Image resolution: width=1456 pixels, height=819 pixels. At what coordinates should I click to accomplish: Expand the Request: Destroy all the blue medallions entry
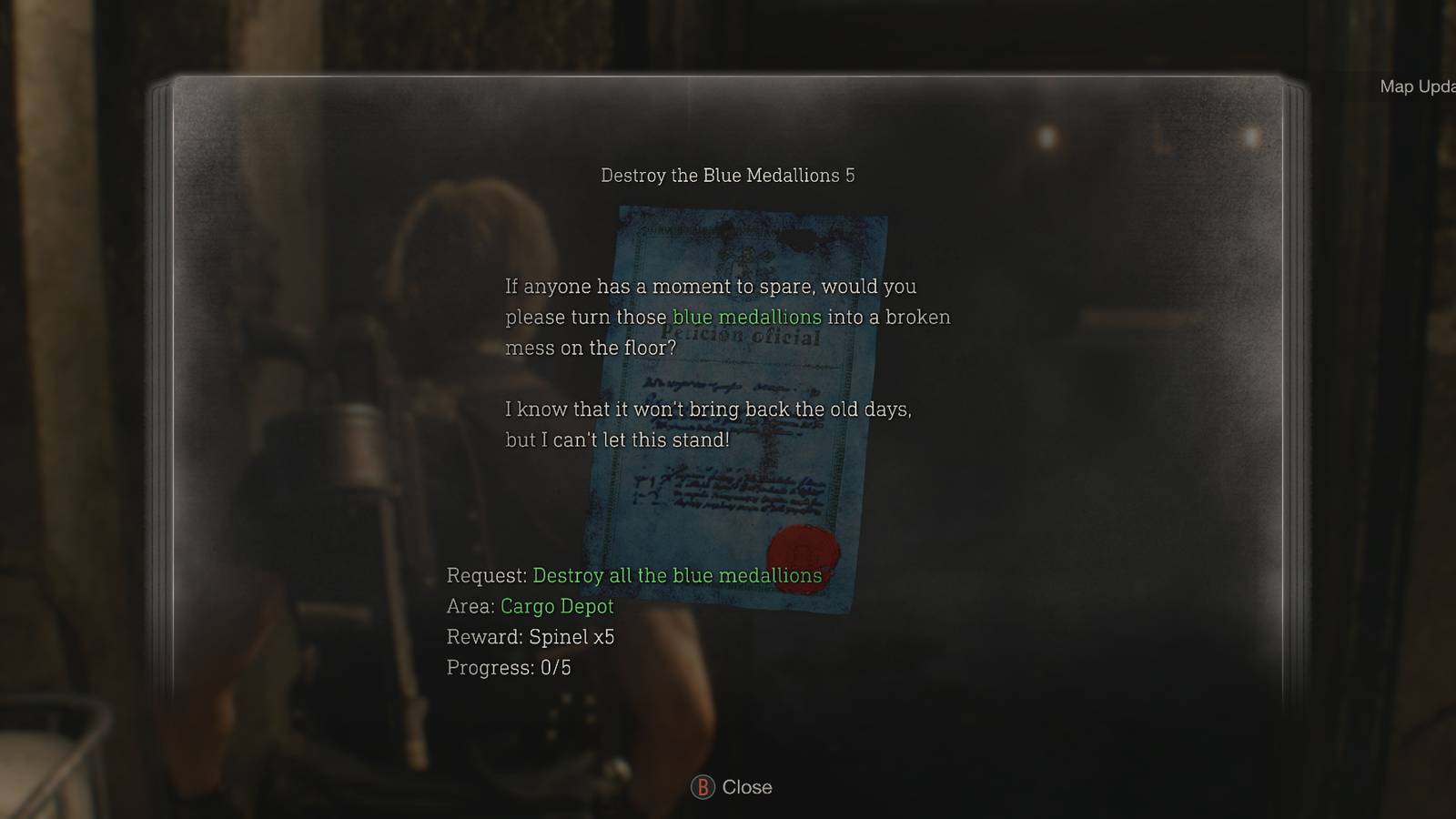click(x=633, y=575)
